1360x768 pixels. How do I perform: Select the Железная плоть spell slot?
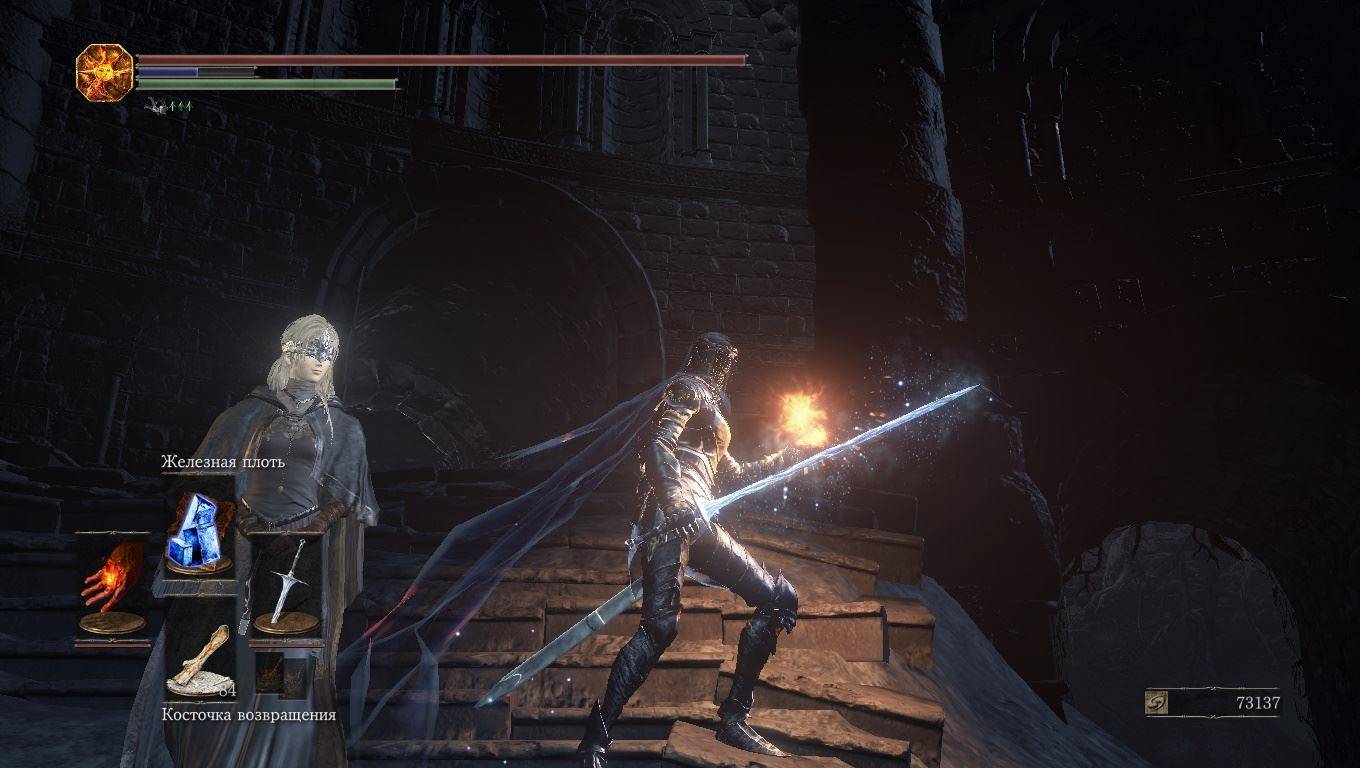click(x=199, y=532)
